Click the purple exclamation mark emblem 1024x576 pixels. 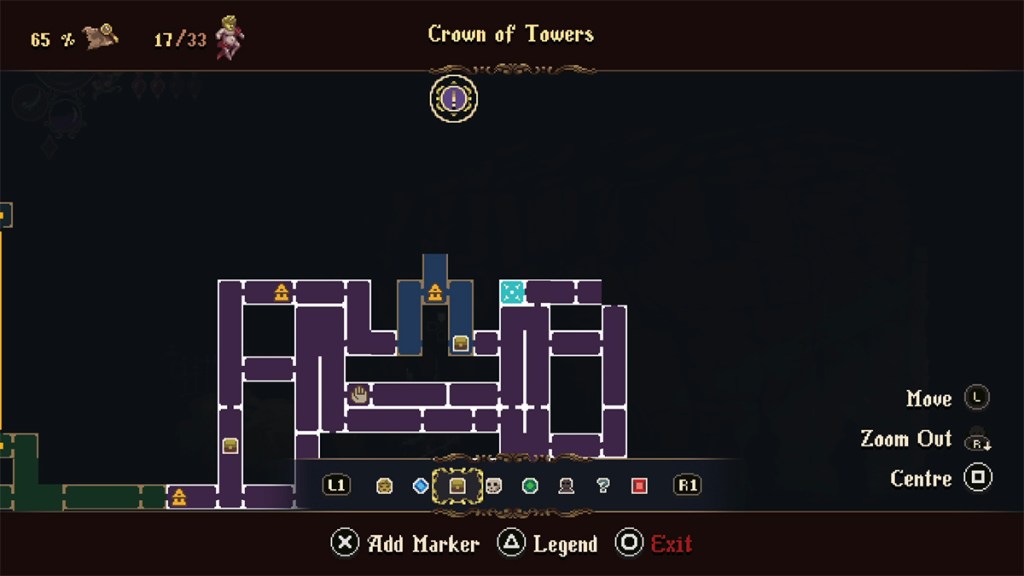[454, 99]
